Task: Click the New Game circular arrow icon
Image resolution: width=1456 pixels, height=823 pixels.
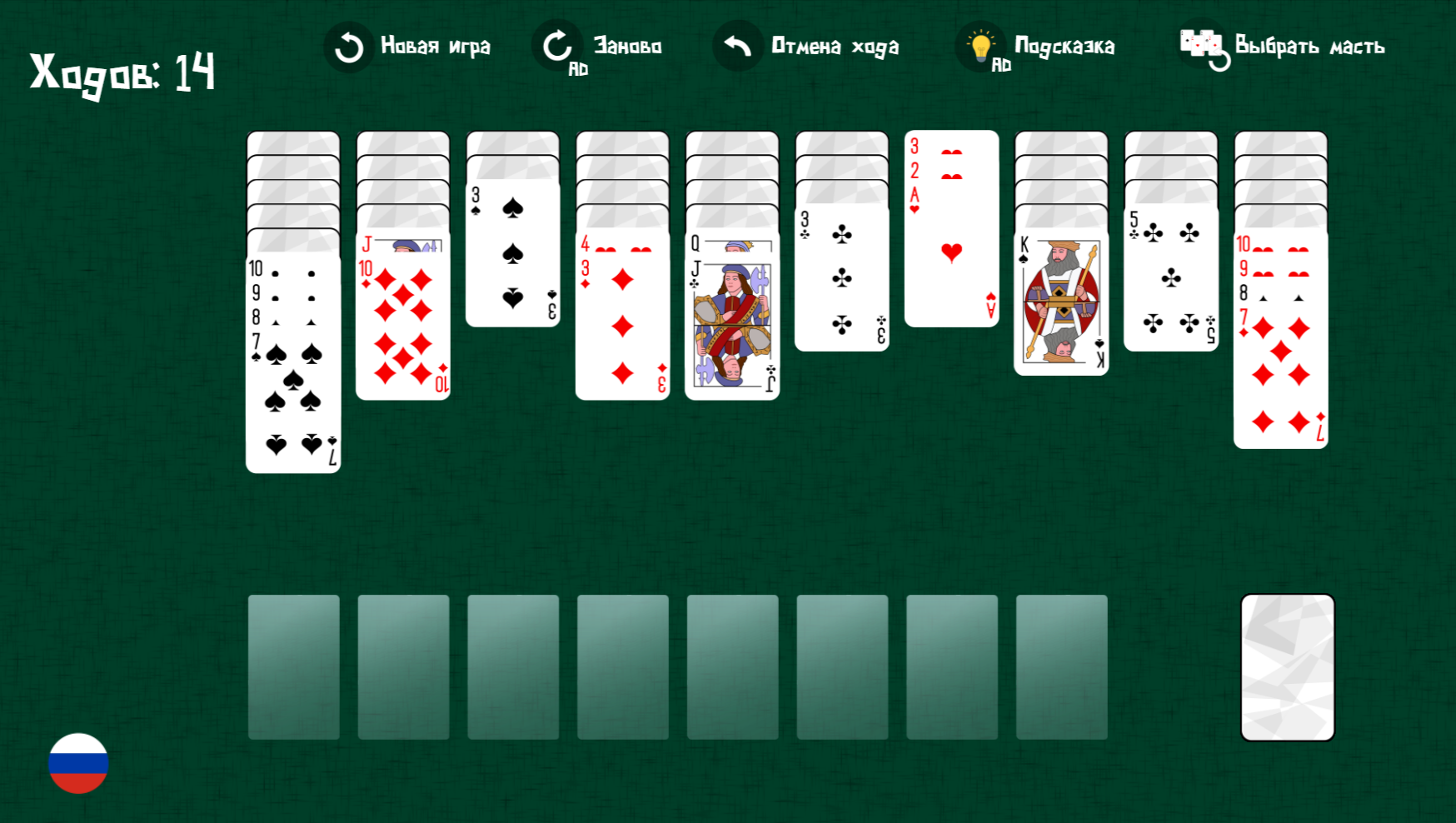Action: click(x=347, y=47)
